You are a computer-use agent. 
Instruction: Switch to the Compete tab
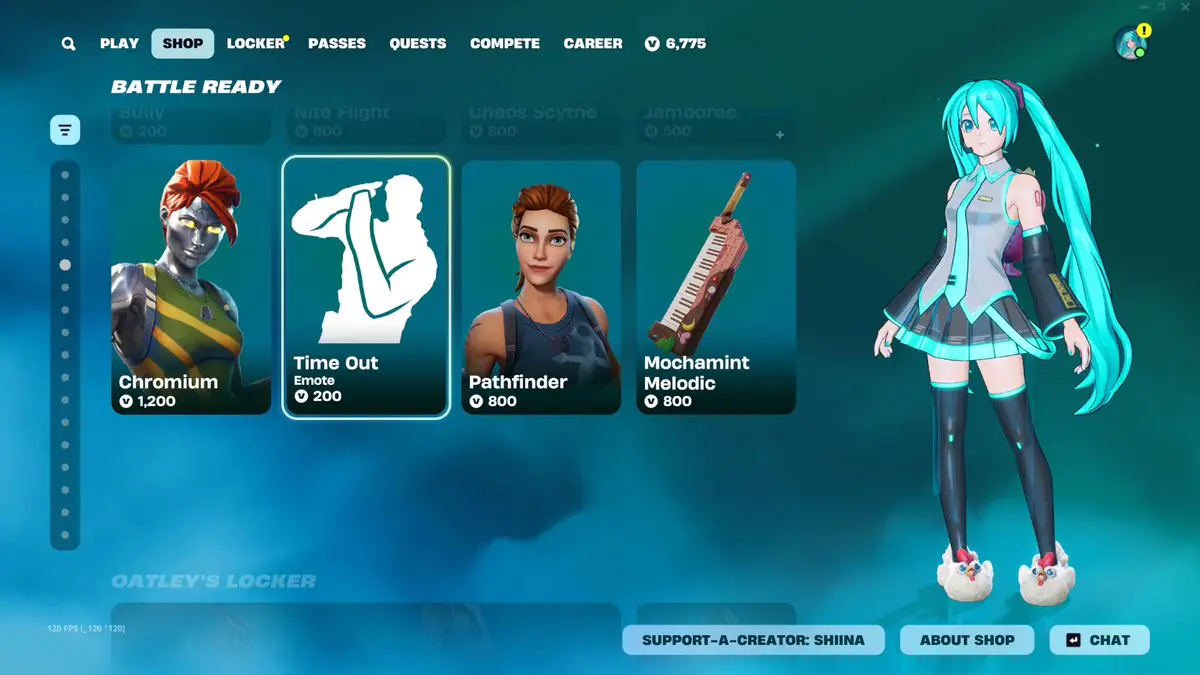coord(505,44)
